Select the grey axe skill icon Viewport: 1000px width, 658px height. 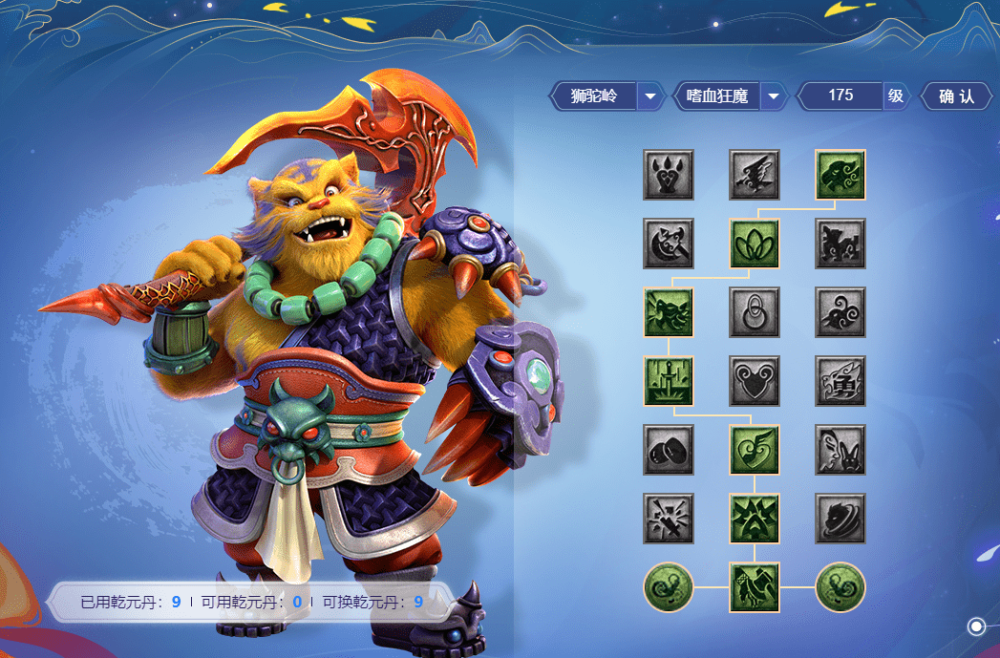[x=668, y=244]
